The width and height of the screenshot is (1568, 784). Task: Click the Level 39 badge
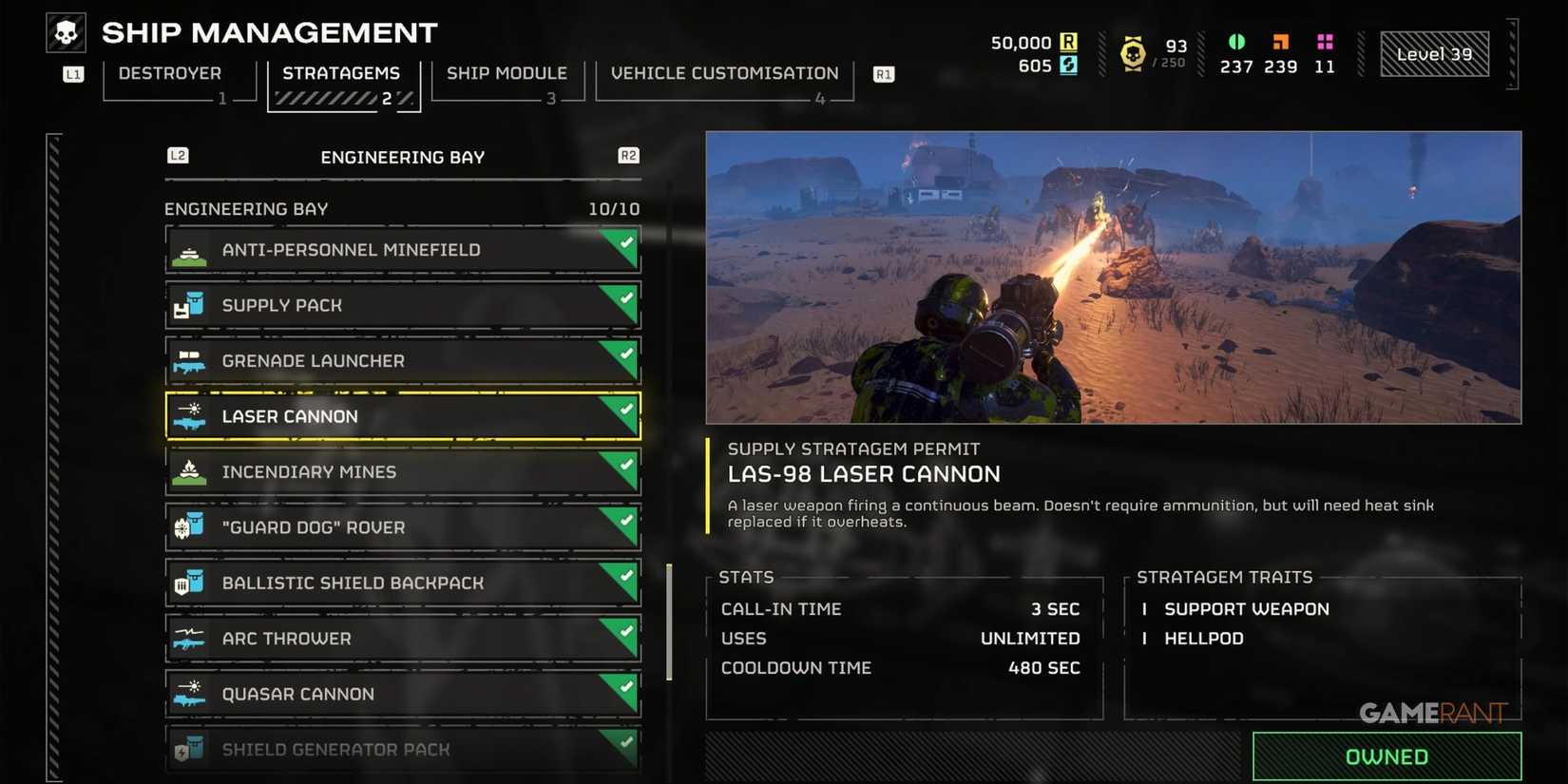point(1433,53)
